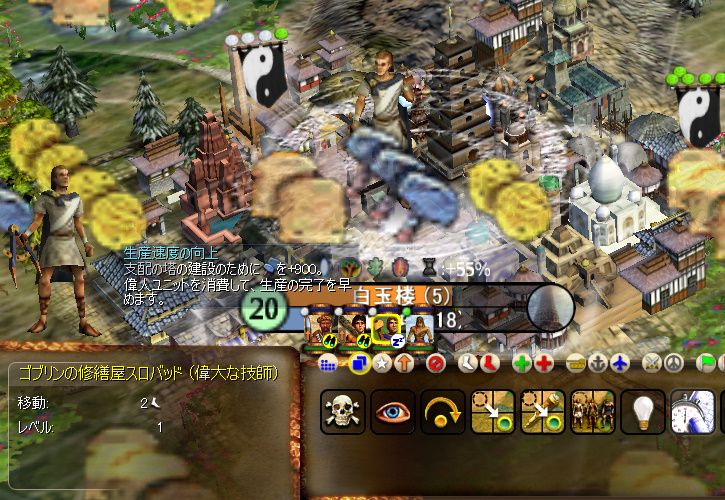Disband unit with the skull button
This screenshot has height=500, width=725.
pyautogui.click(x=343, y=412)
